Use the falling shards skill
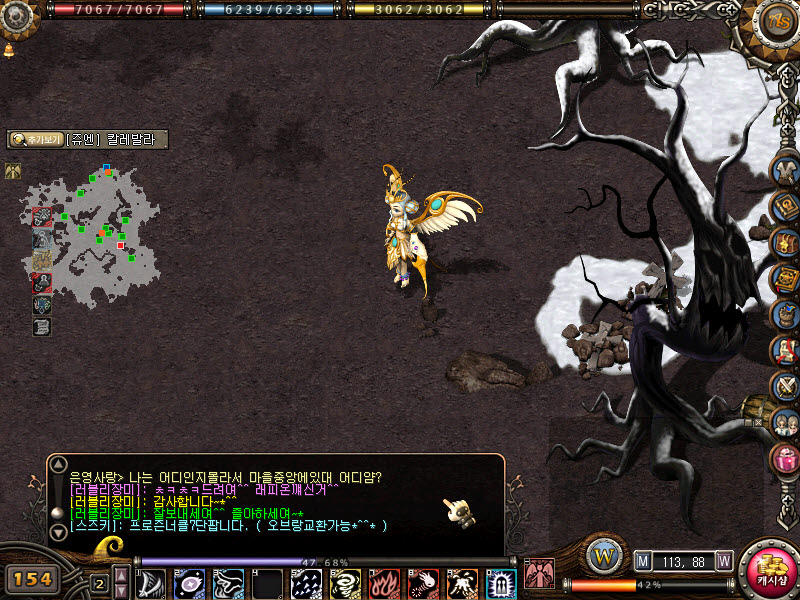The height and width of the screenshot is (600, 800). point(307,583)
